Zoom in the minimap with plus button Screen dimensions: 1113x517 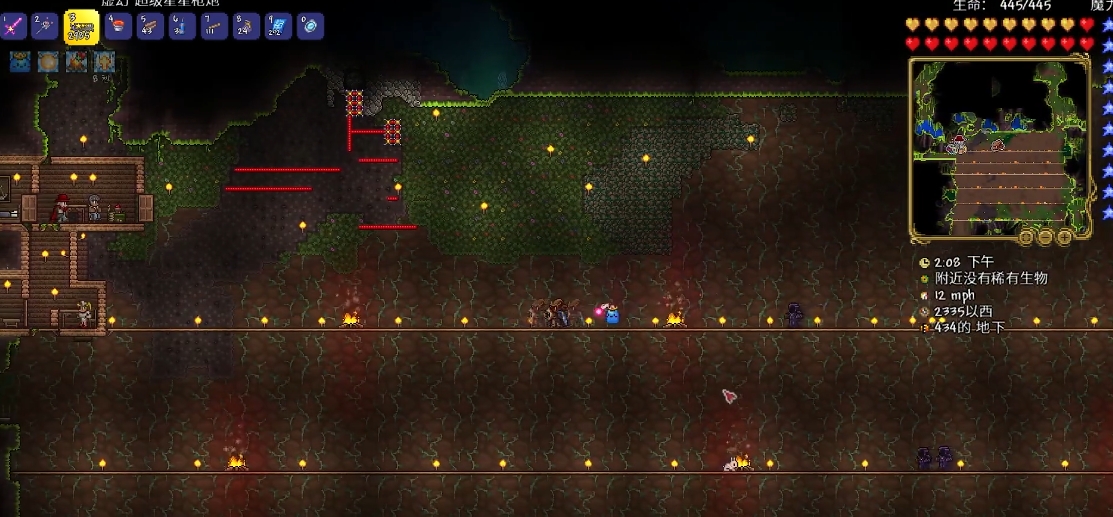click(x=1064, y=237)
